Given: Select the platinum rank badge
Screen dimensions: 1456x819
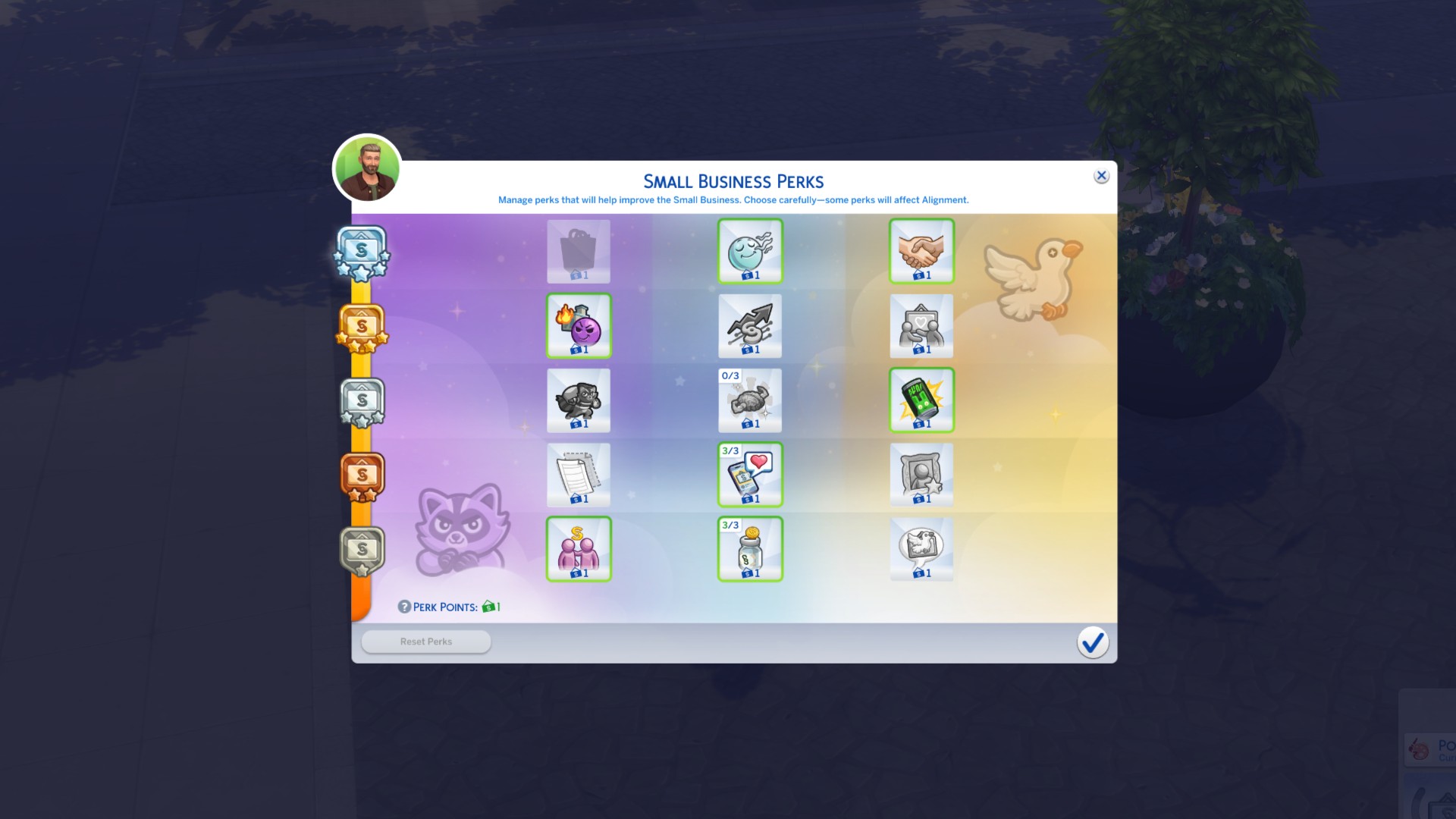Looking at the screenshot, I should 361,250.
